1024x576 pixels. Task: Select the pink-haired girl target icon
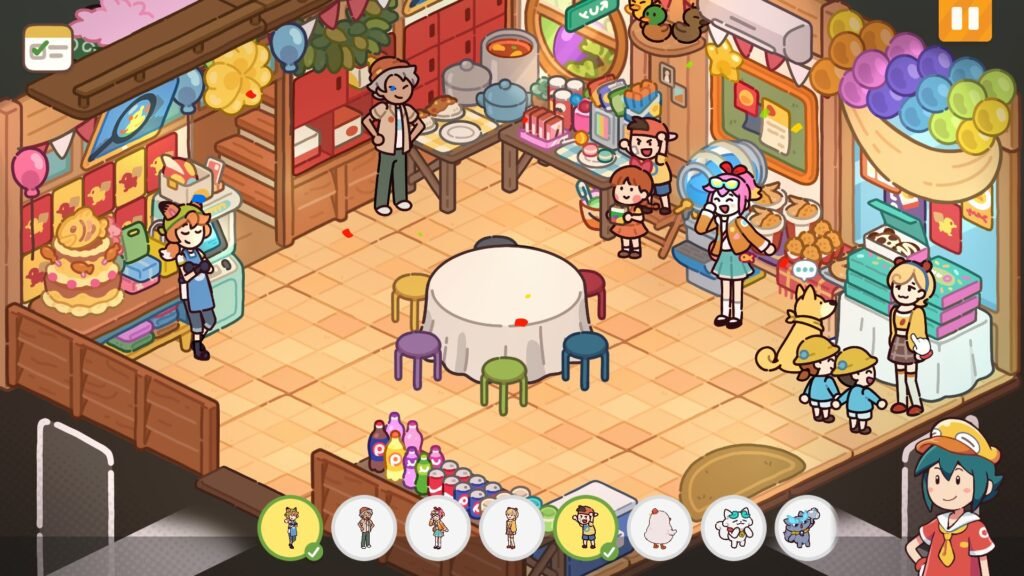[438, 527]
